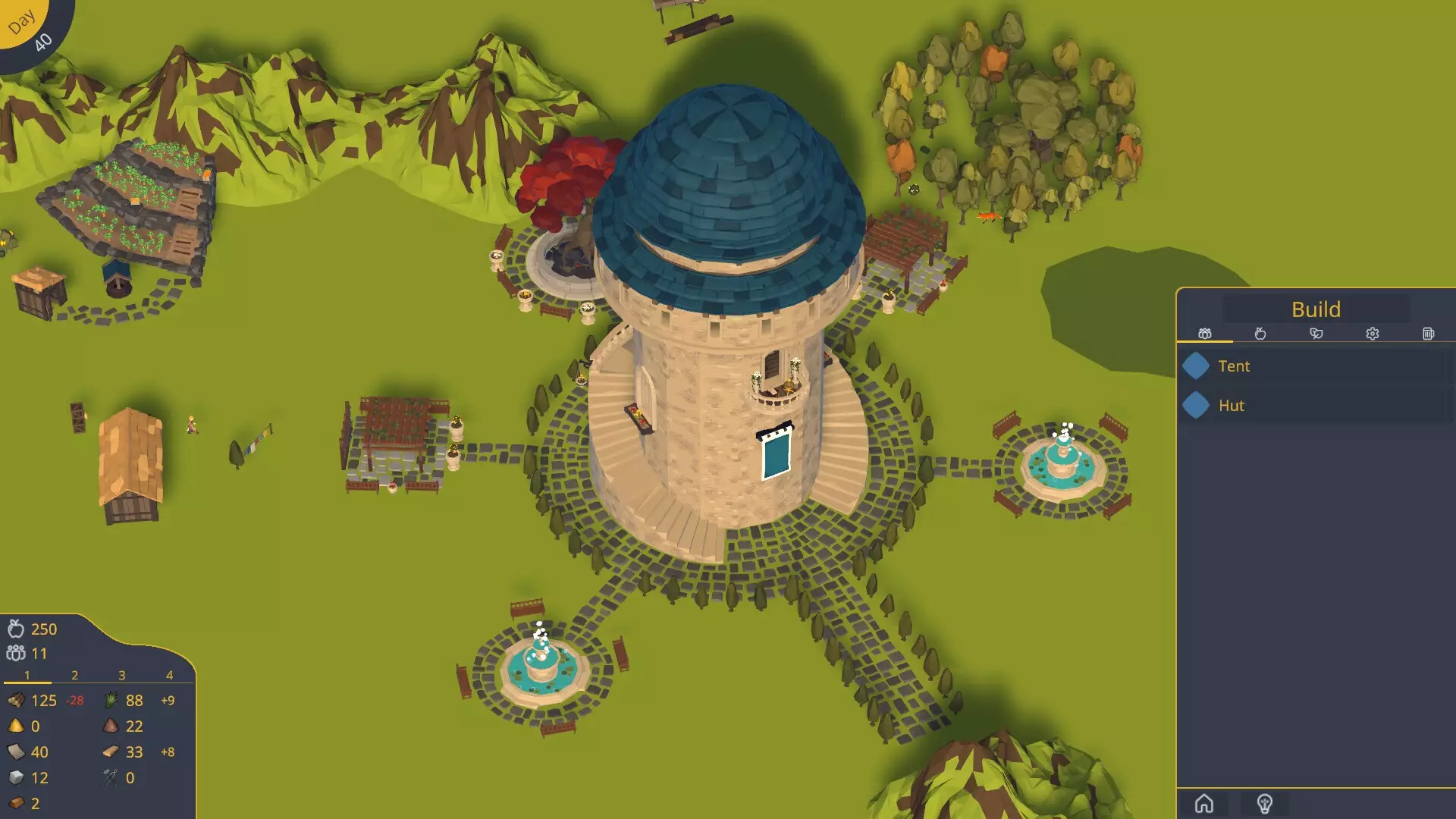This screenshot has width=1456, height=819.
Task: Switch to the people category in Build panel
Action: coord(1203,334)
